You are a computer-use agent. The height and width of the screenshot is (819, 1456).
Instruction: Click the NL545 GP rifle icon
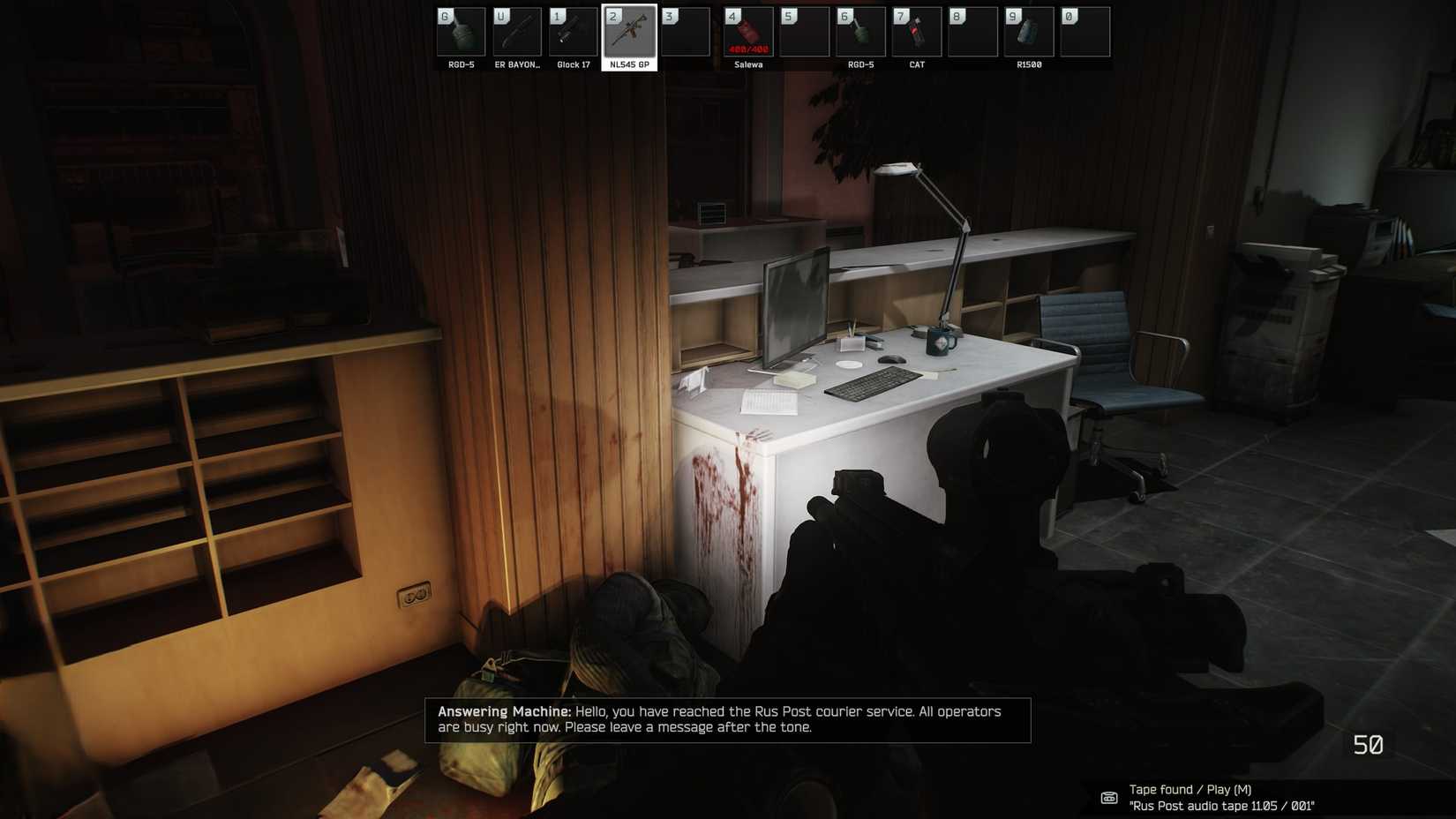(629, 31)
